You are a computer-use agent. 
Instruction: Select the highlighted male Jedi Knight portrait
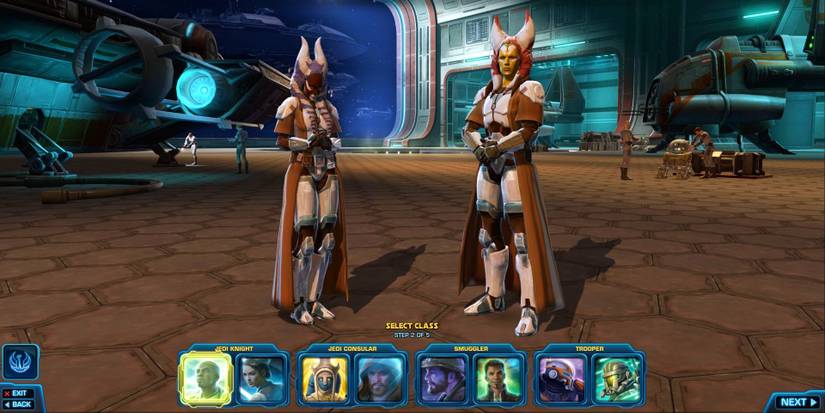pyautogui.click(x=205, y=379)
